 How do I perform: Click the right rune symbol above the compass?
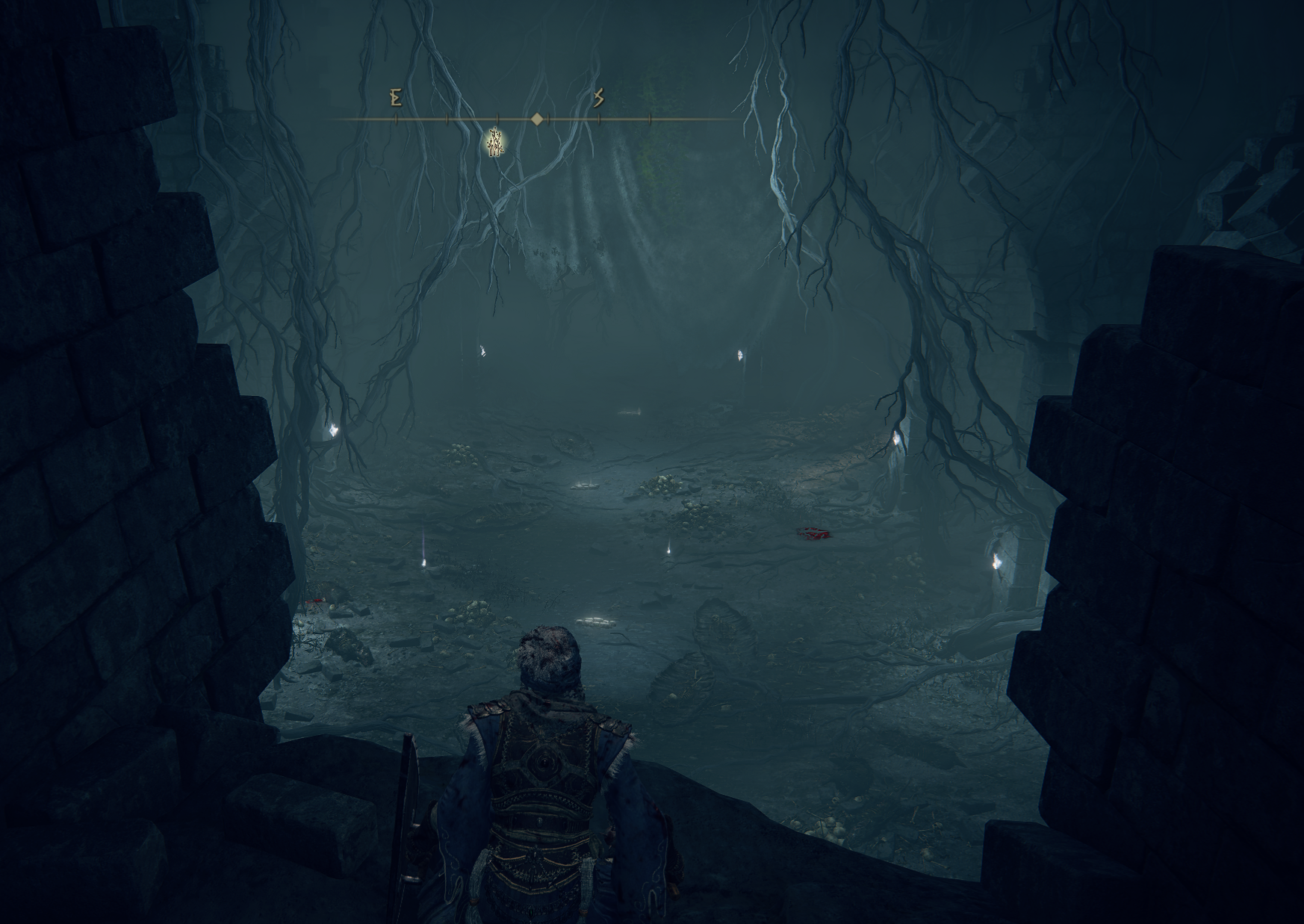click(599, 97)
